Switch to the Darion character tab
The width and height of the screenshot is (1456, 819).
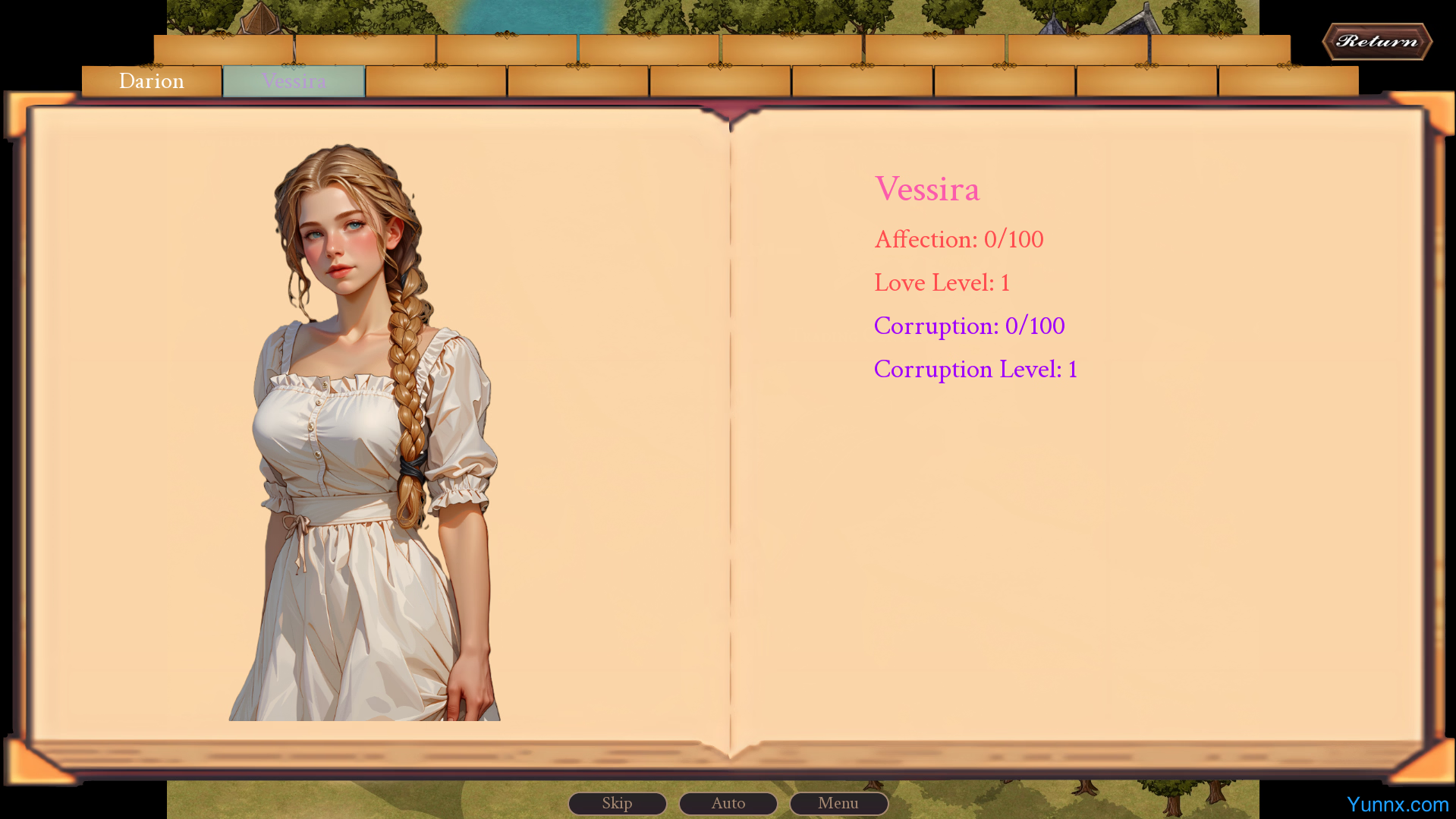point(152,81)
